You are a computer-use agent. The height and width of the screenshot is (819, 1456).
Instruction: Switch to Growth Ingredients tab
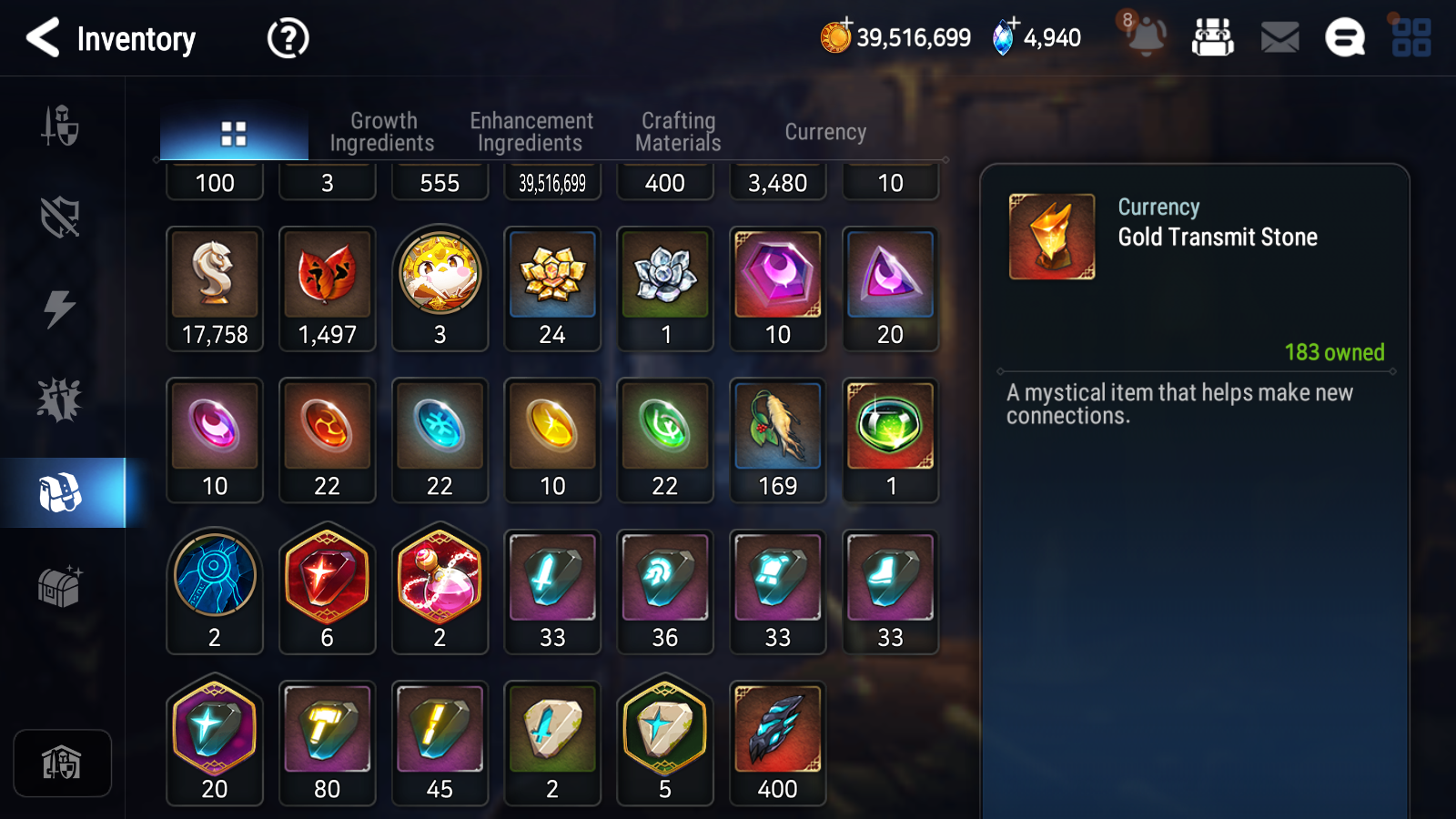click(382, 132)
